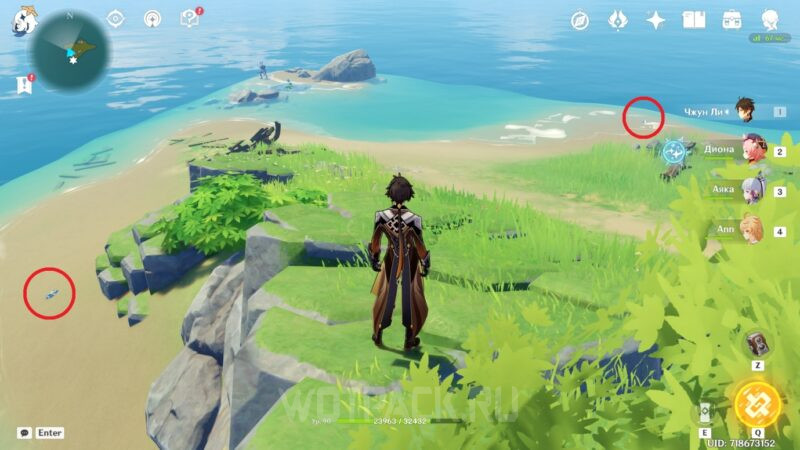Viewport: 800px width, 450px height.
Task: Open the Events overview icon
Action: (x=618, y=20)
